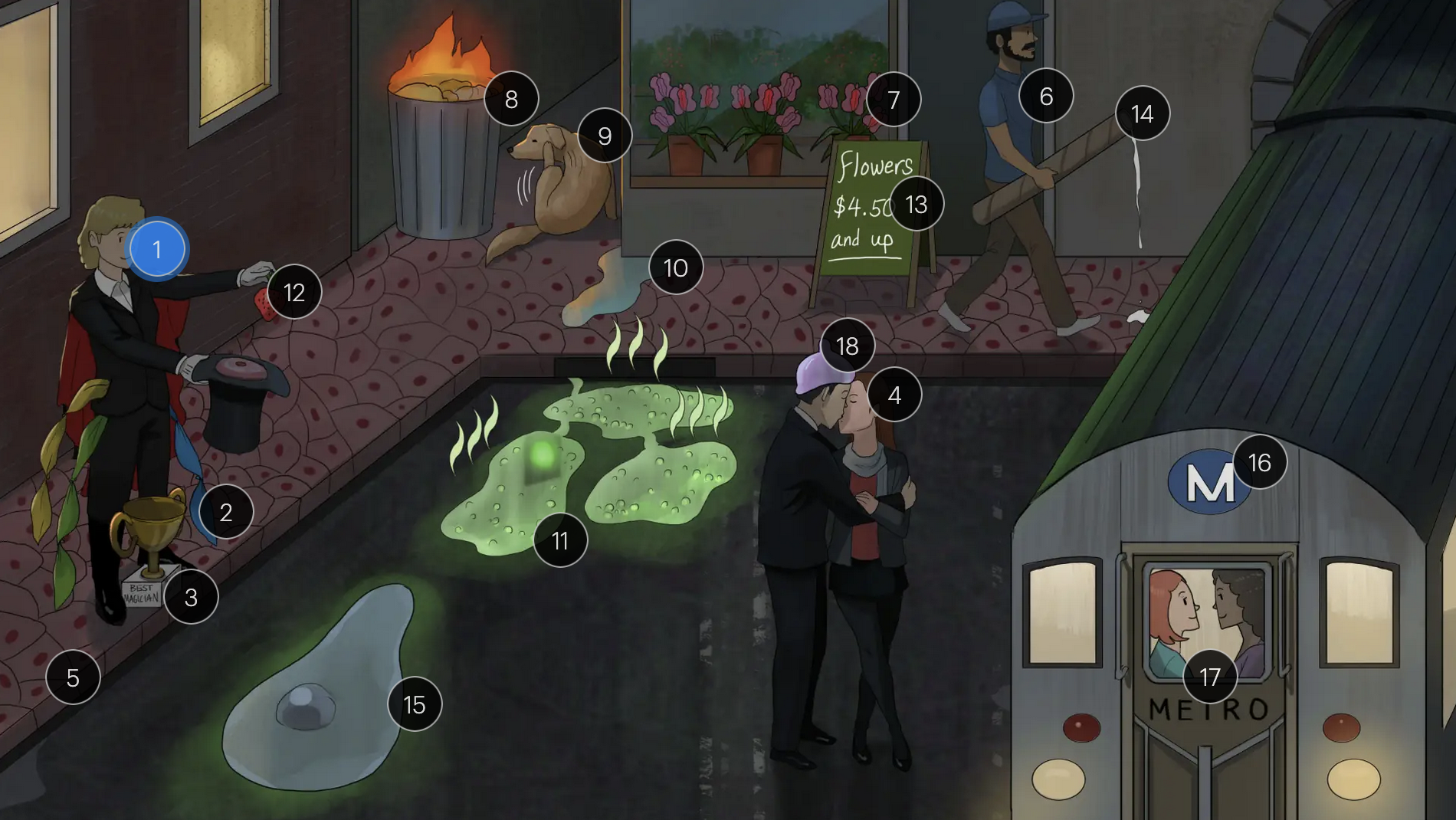This screenshot has width=1456, height=820.
Task: Select marker 3 by the trophy
Action: [x=191, y=597]
